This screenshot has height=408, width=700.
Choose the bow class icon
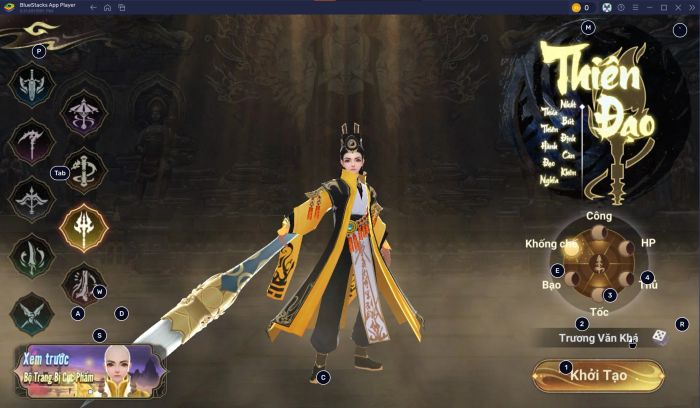tap(31, 198)
